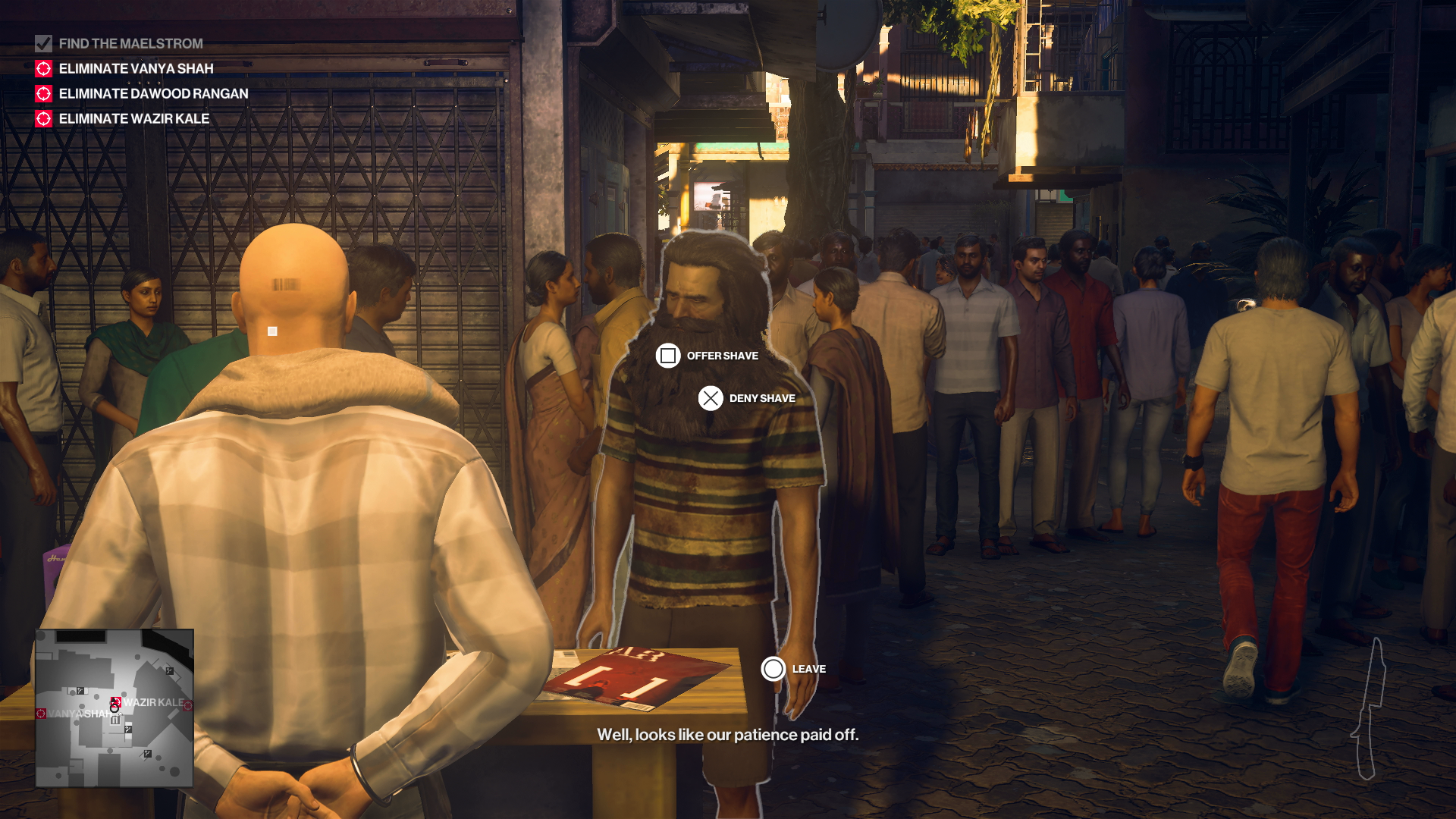Image resolution: width=1456 pixels, height=819 pixels.
Task: Select the VANYA SHAH marker on the minimap
Action: point(41,714)
